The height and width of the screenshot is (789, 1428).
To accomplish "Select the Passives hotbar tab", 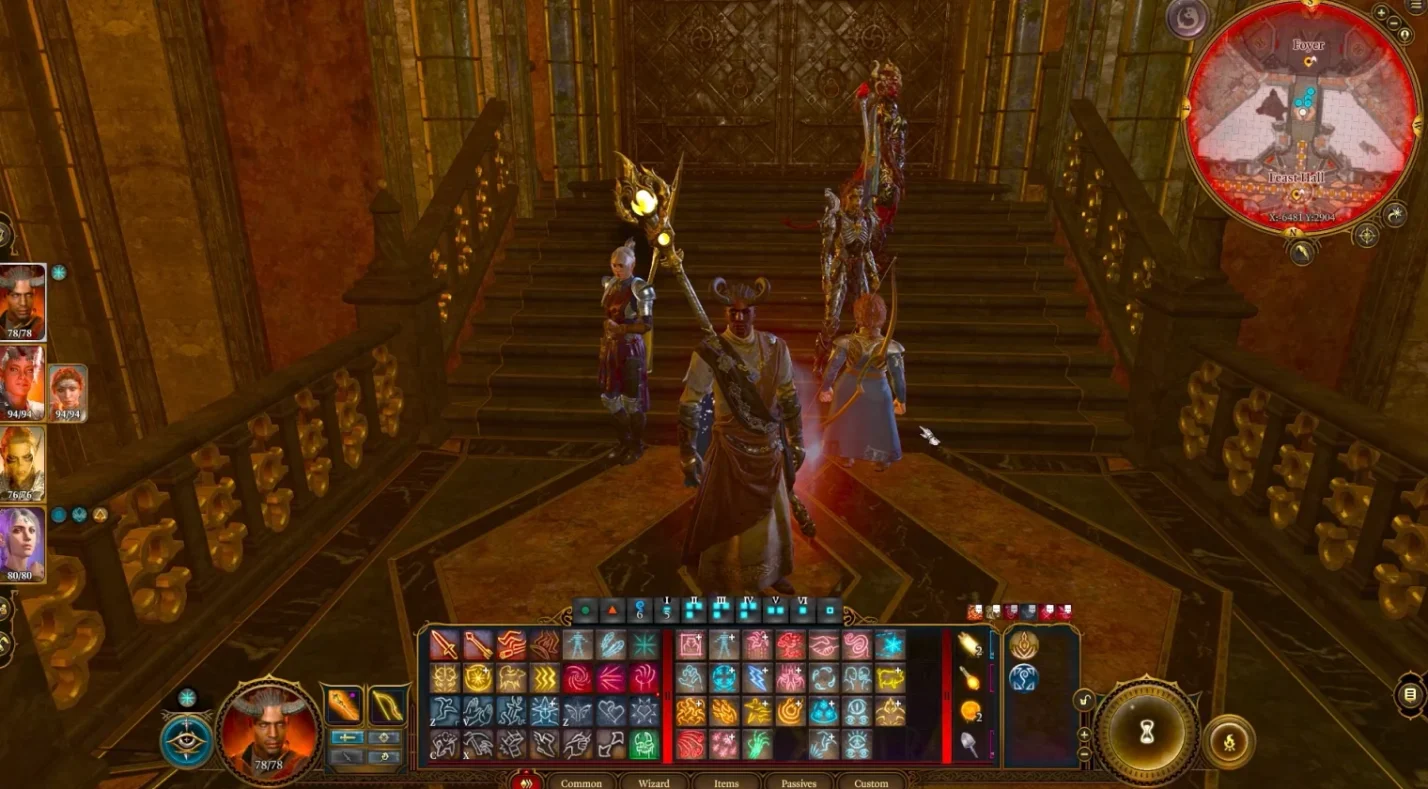I will (x=799, y=782).
